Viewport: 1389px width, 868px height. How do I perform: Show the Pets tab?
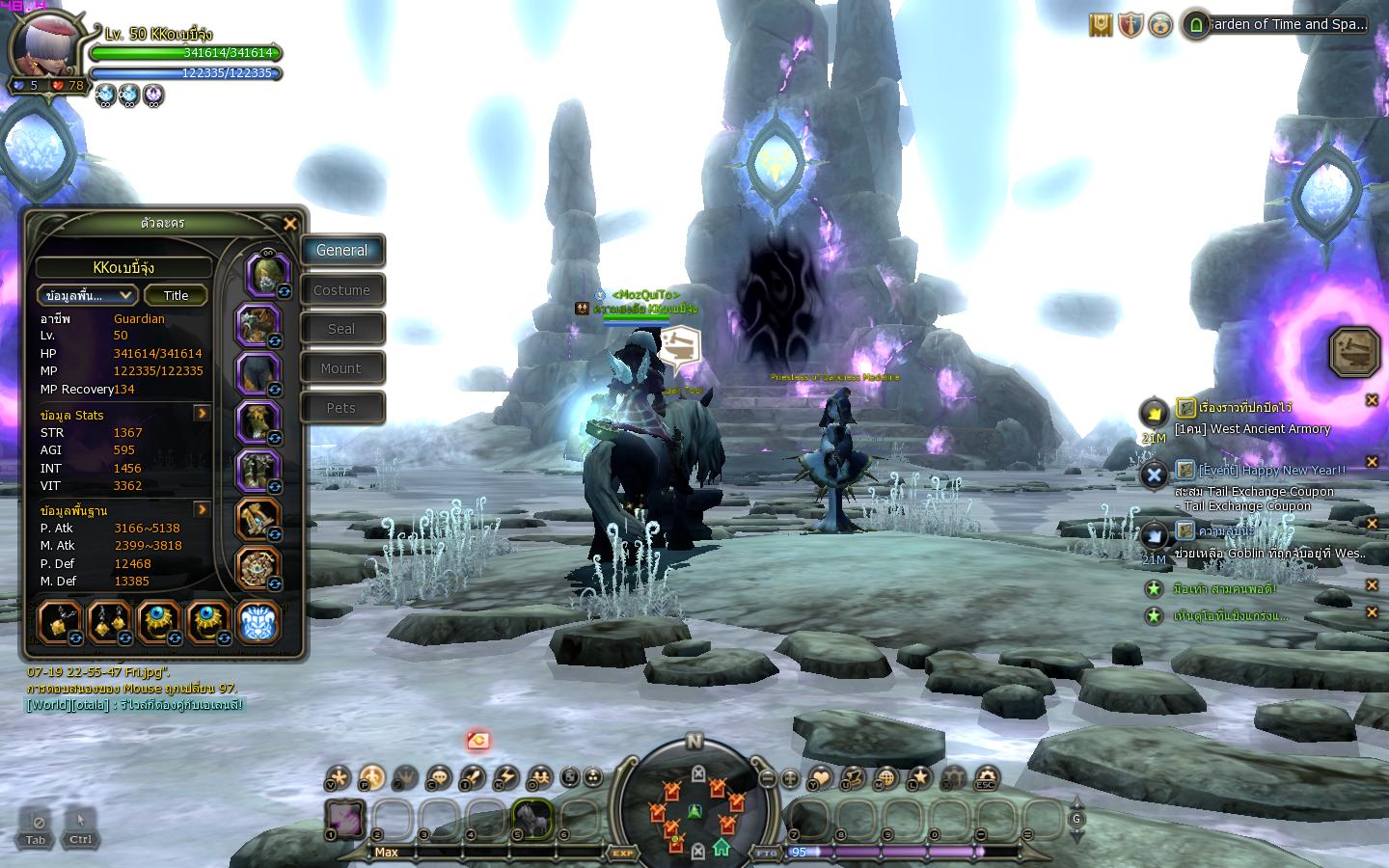pos(341,408)
